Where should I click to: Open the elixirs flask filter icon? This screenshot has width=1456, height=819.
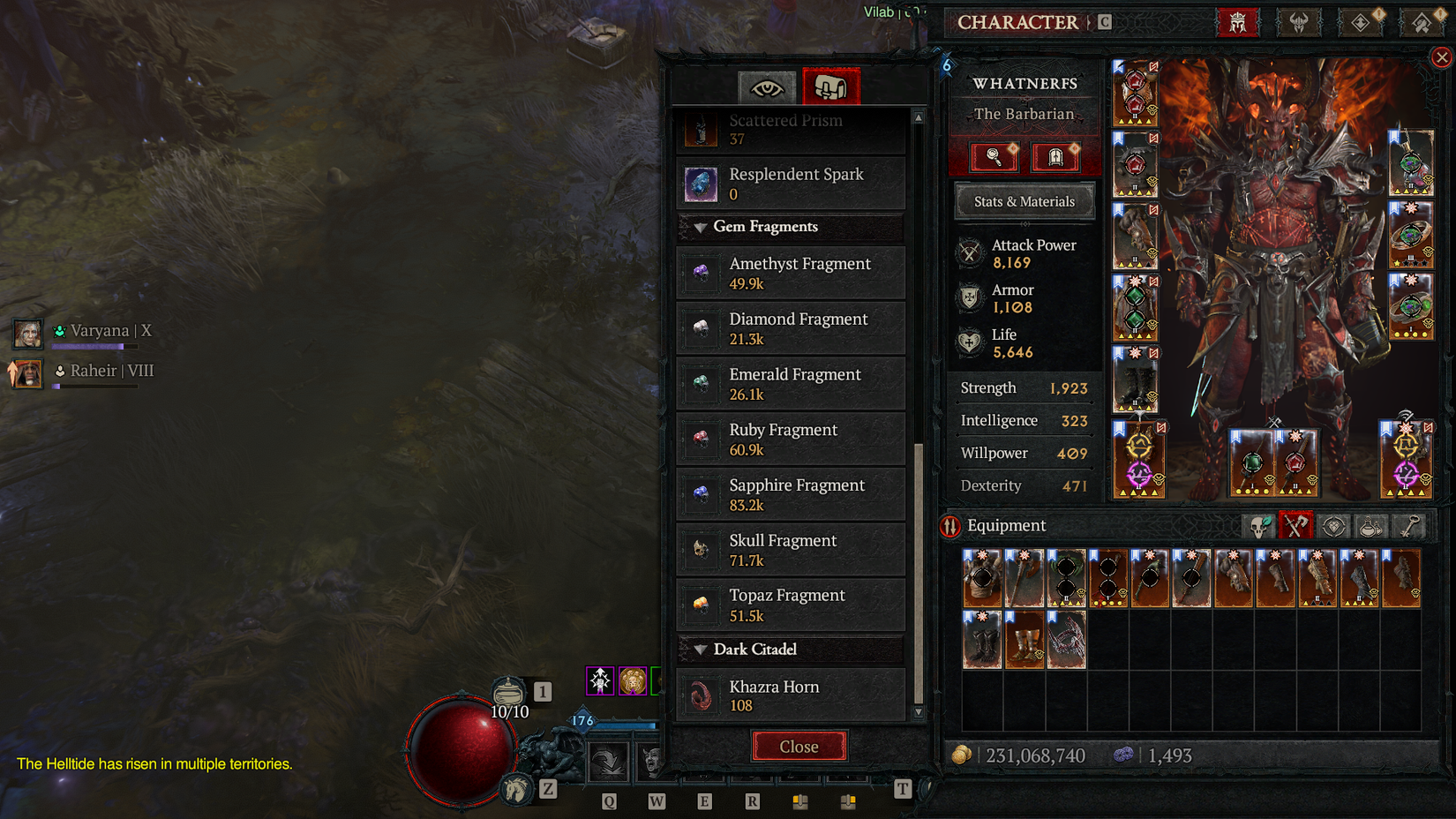[x=1370, y=525]
